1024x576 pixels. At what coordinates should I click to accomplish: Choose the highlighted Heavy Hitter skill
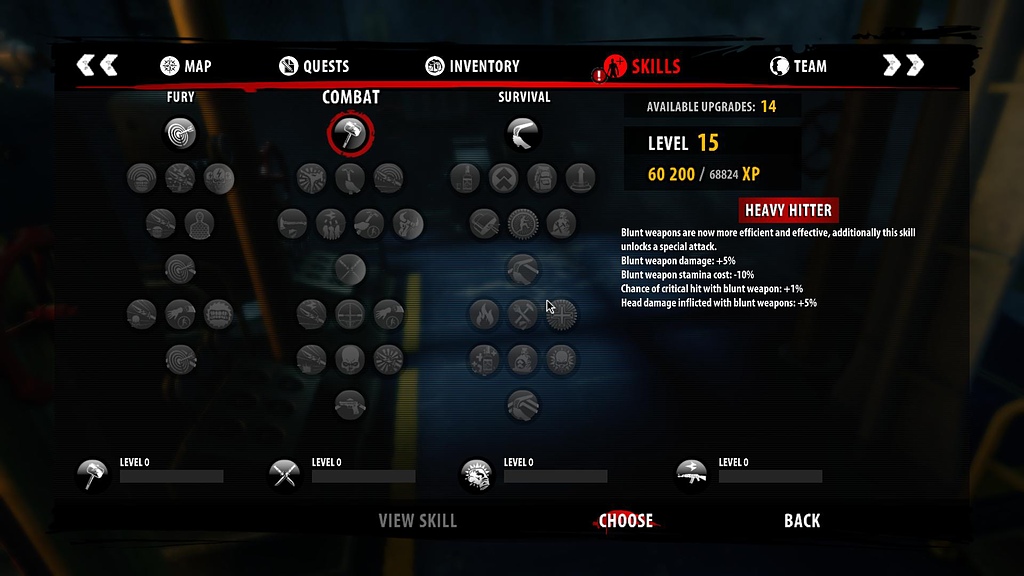(626, 520)
